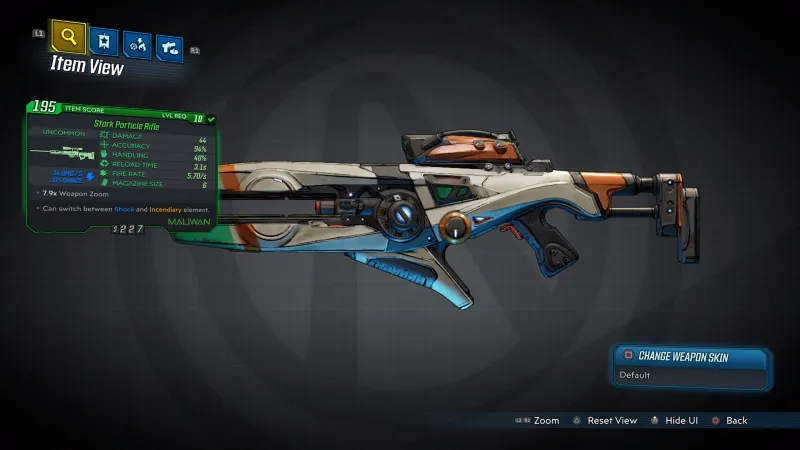Switch to the pistol icon tab
Screen dimensions: 800x450
click(169, 46)
